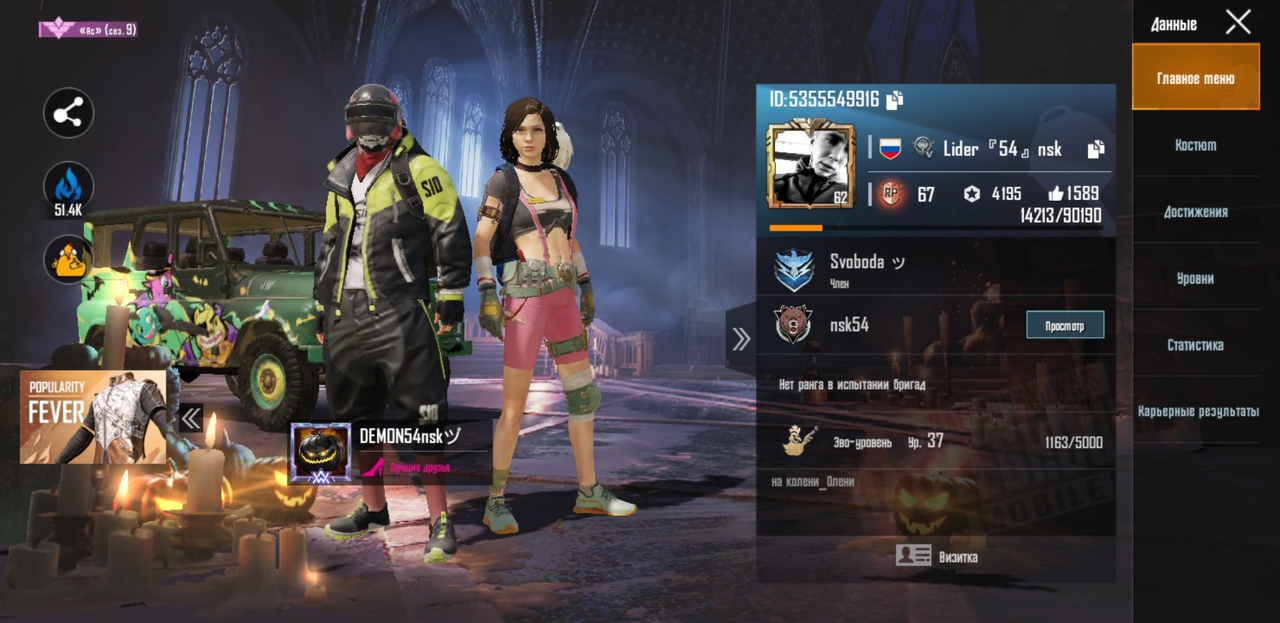Select the Уровни tab

[x=1195, y=279]
